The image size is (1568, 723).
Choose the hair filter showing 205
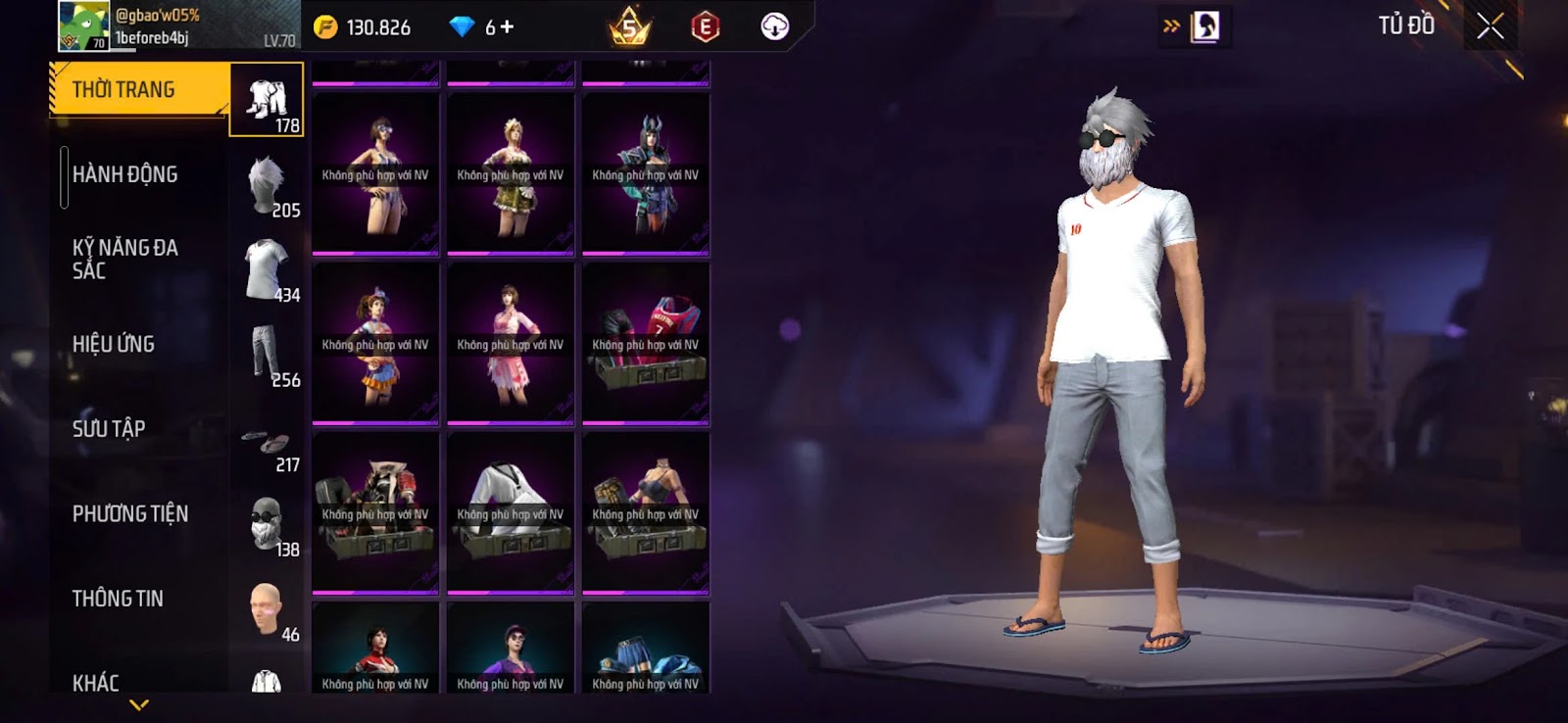coord(267,185)
